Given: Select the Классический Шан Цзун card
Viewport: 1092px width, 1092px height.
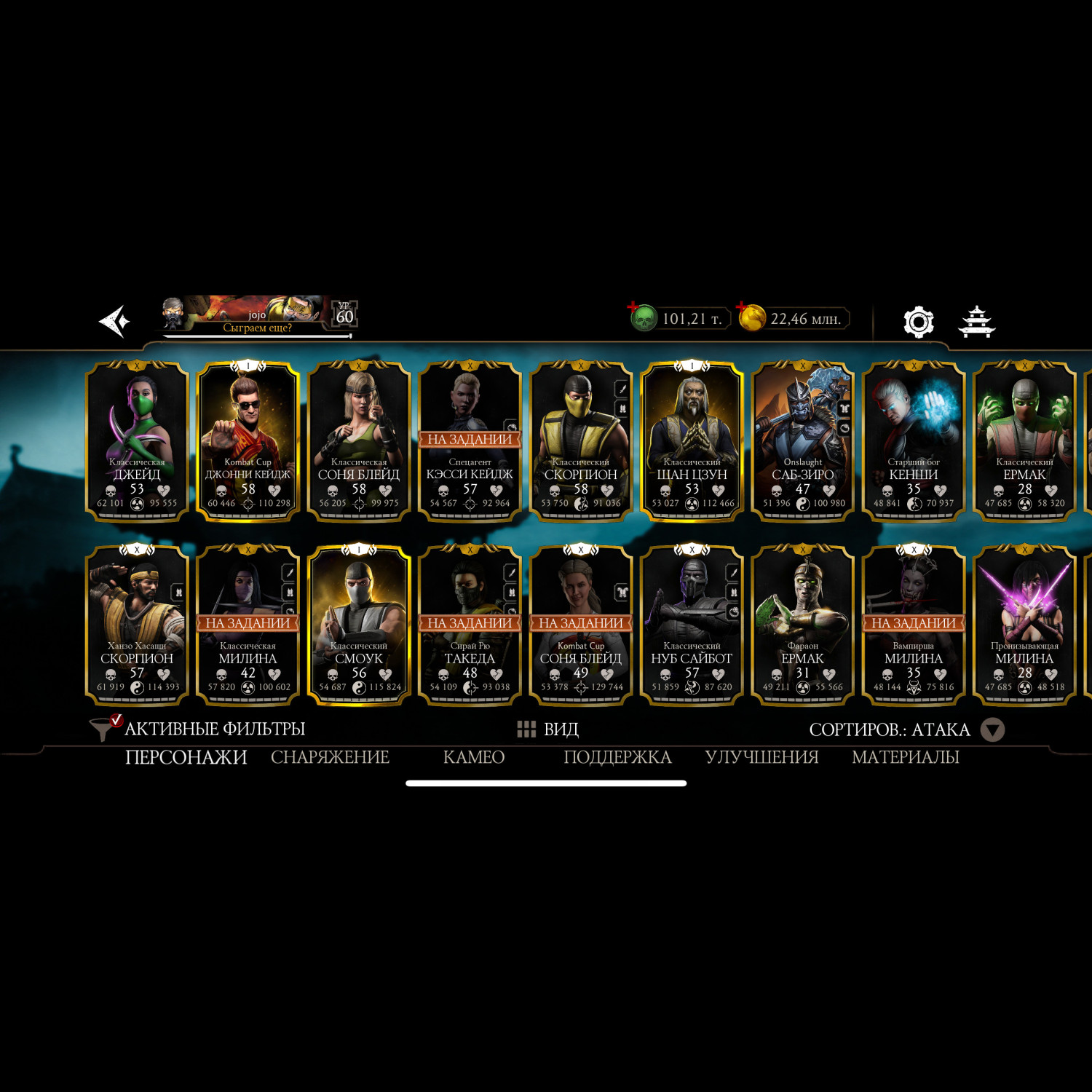Looking at the screenshot, I should pos(692,441).
